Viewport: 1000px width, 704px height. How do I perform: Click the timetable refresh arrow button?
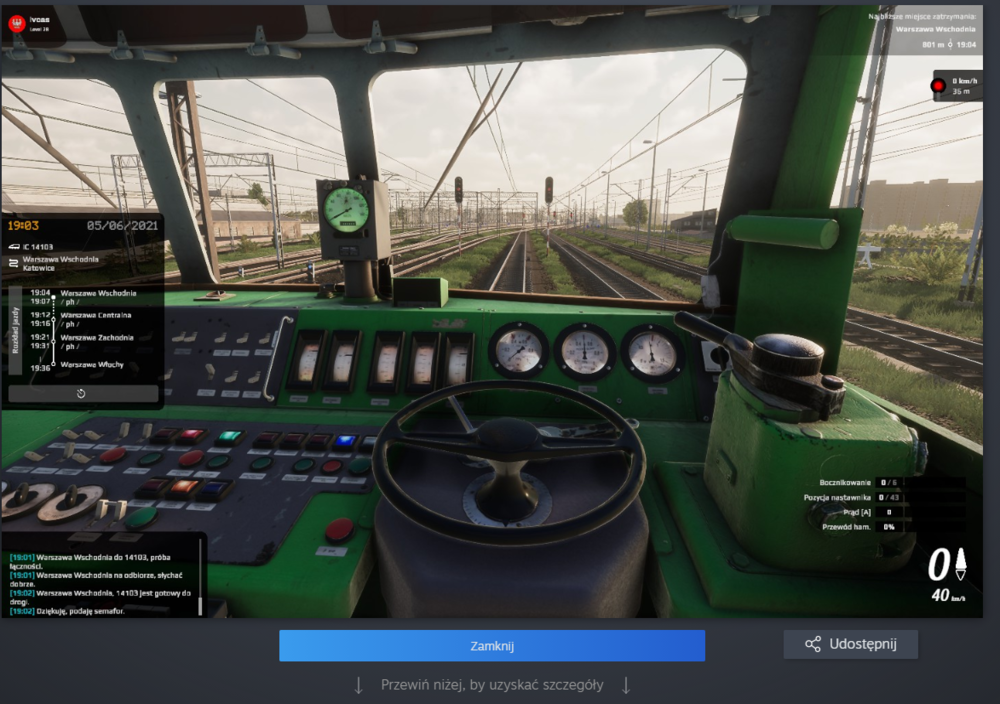pyautogui.click(x=81, y=394)
